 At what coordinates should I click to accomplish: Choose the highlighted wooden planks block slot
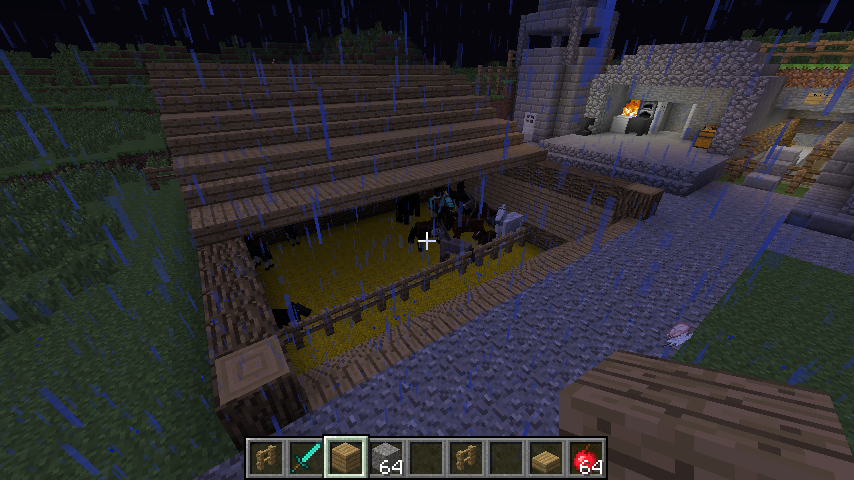click(346, 457)
